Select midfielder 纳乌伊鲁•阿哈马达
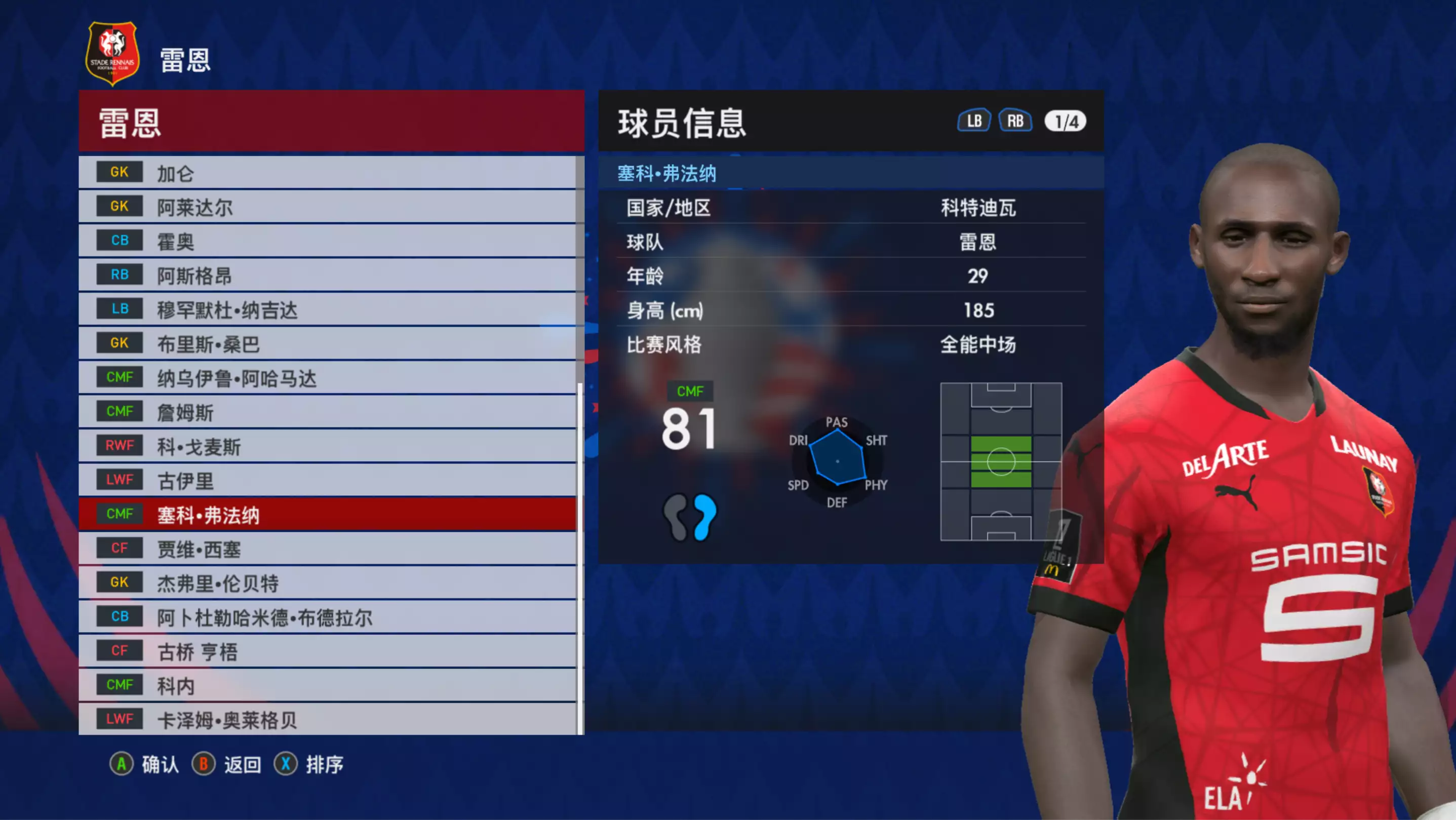 pyautogui.click(x=328, y=378)
